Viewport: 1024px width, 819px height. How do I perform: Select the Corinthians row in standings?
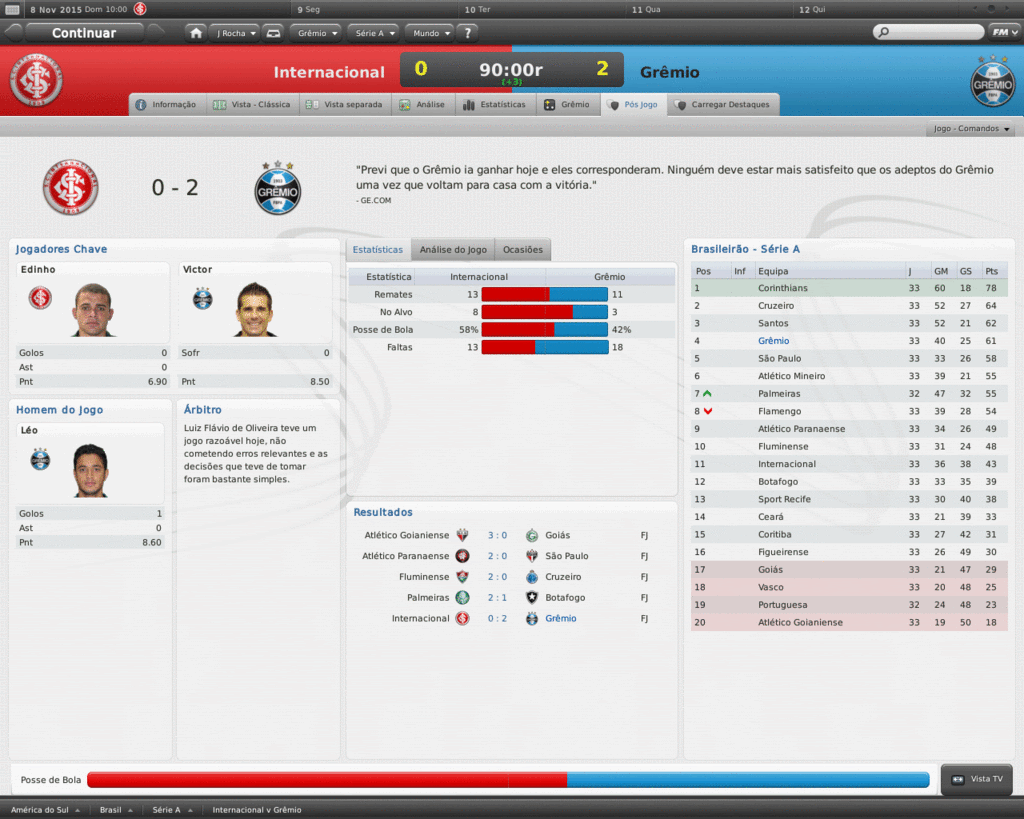[x=782, y=288]
